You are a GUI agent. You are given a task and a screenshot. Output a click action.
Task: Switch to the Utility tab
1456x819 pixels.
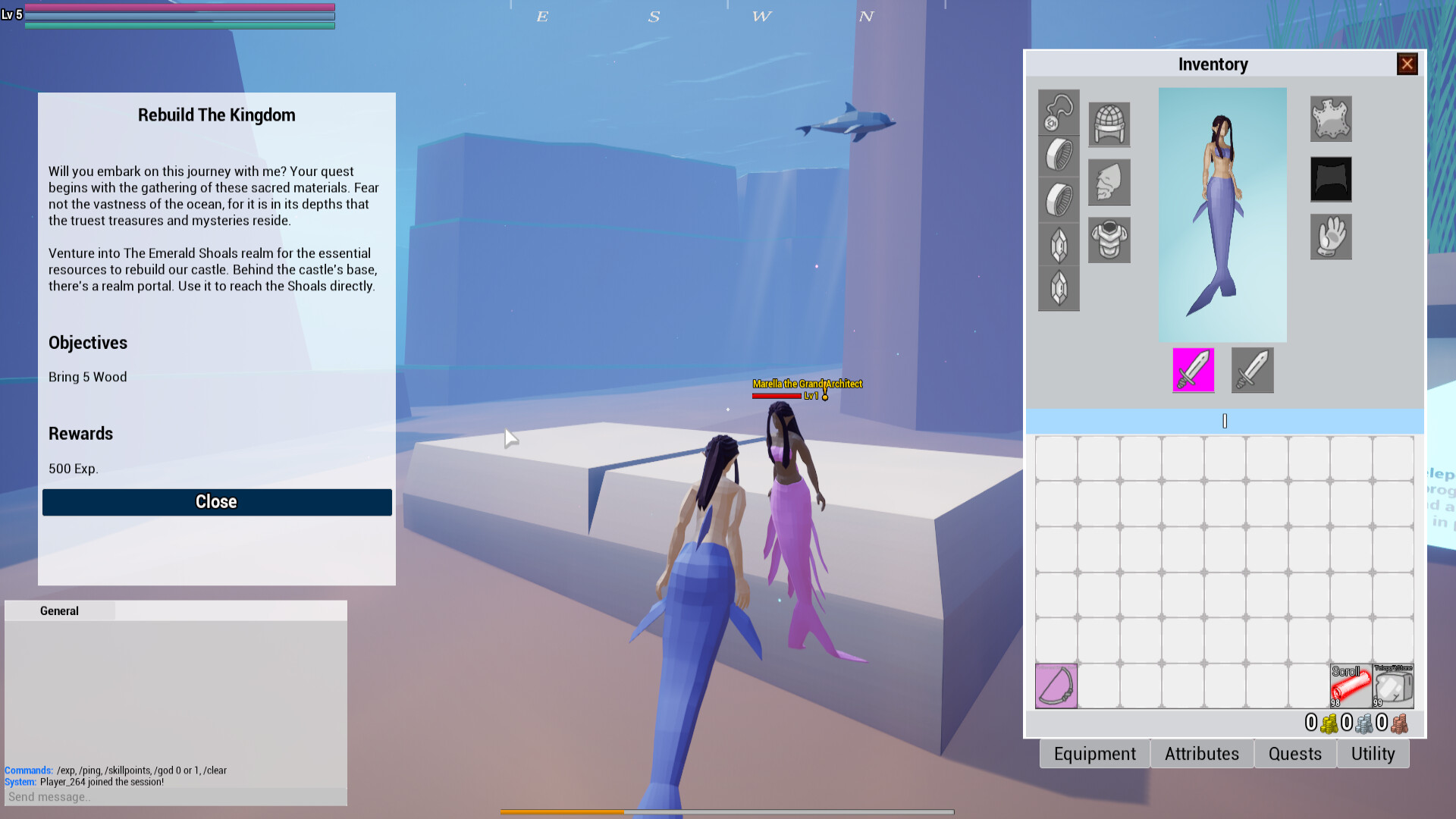tap(1373, 753)
